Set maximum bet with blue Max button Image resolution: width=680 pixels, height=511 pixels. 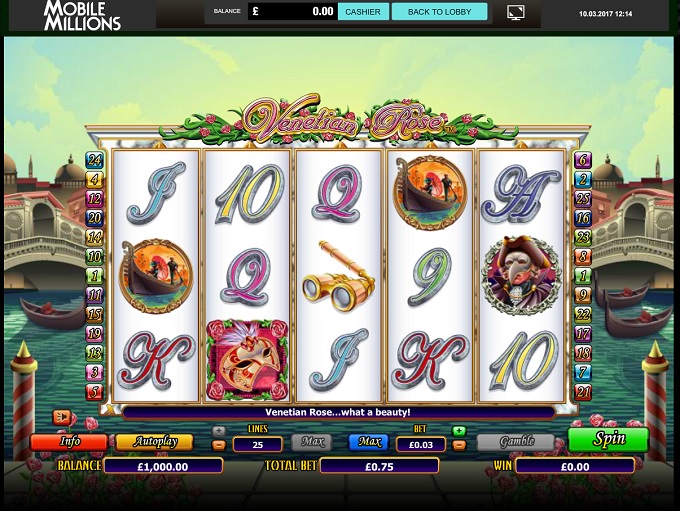coord(368,442)
